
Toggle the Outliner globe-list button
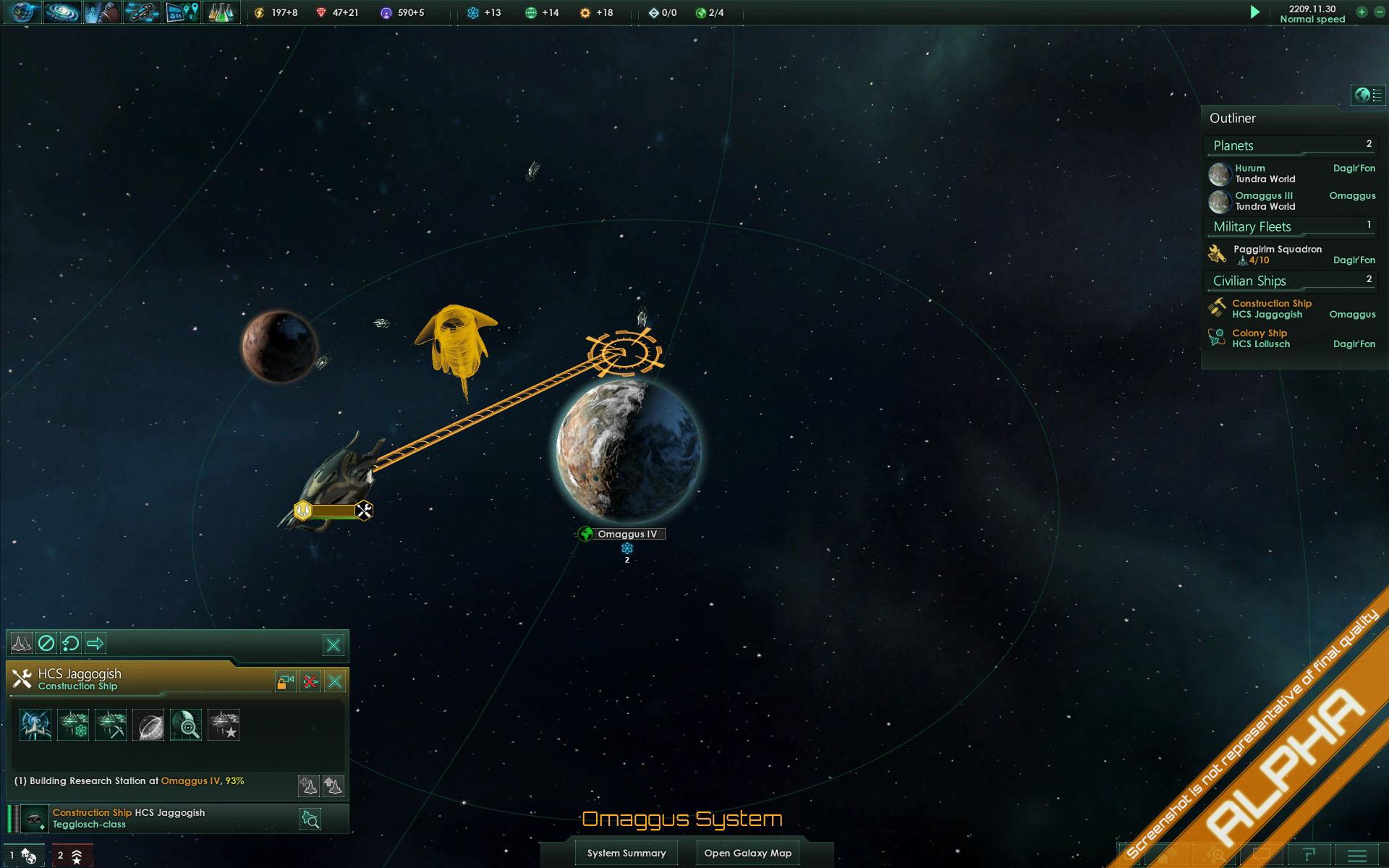pyautogui.click(x=1368, y=95)
